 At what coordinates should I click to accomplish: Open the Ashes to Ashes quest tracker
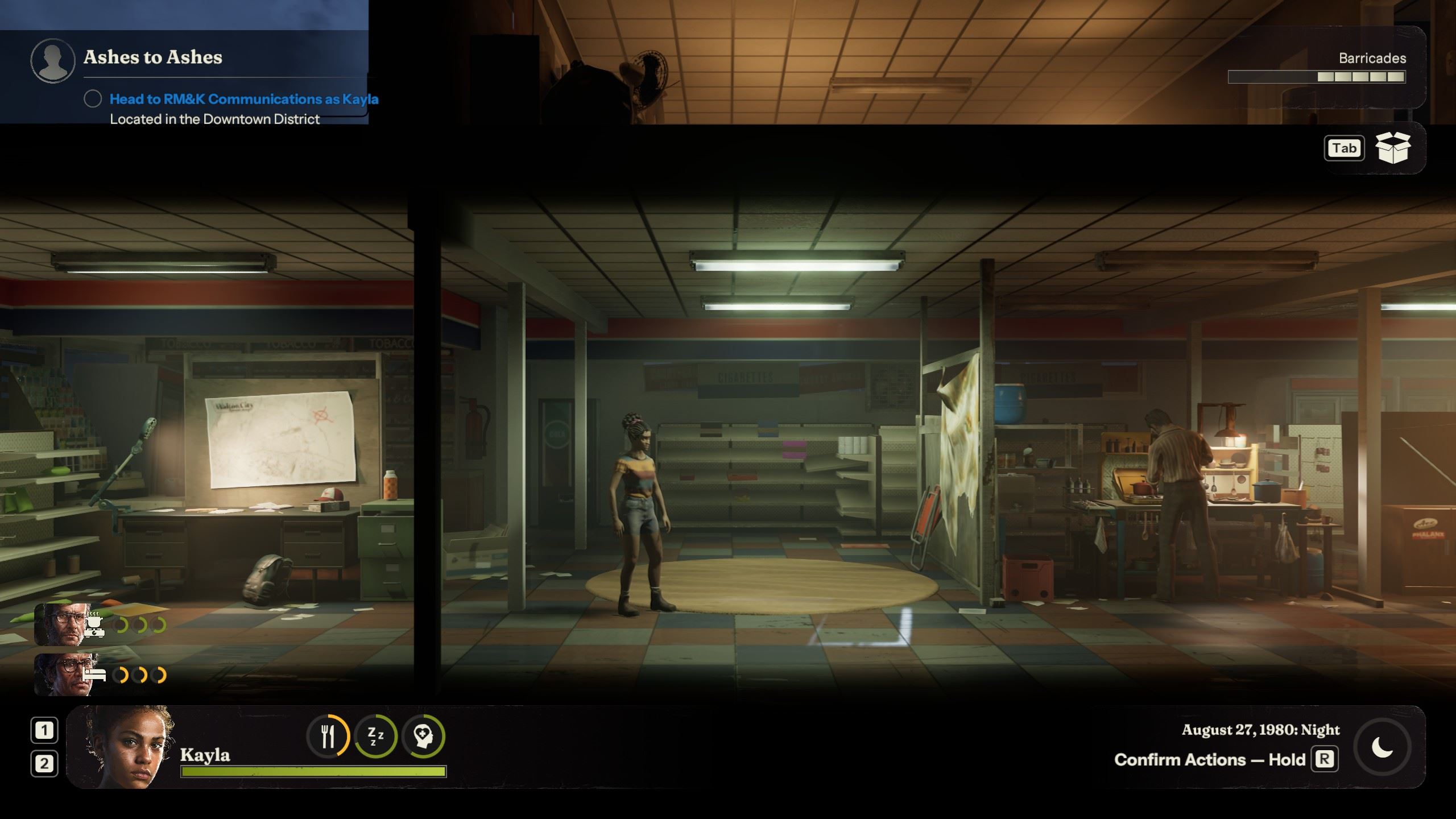152,57
